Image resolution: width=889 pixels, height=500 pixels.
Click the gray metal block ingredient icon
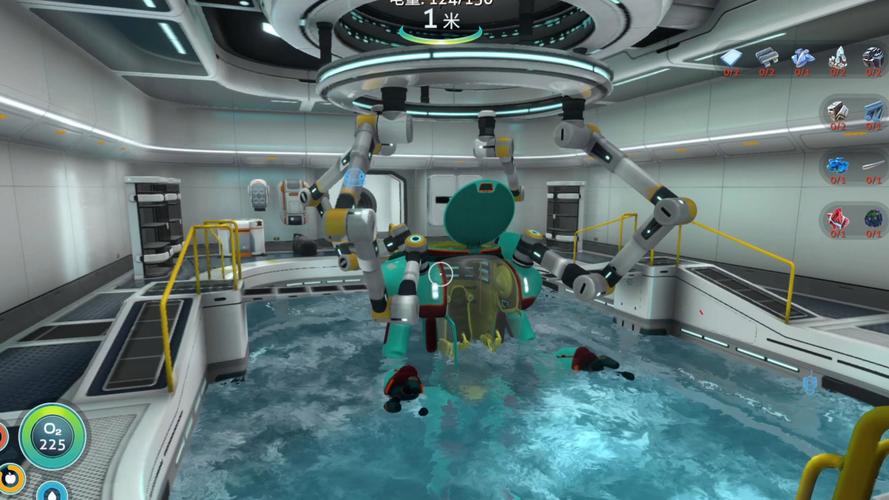(x=837, y=112)
